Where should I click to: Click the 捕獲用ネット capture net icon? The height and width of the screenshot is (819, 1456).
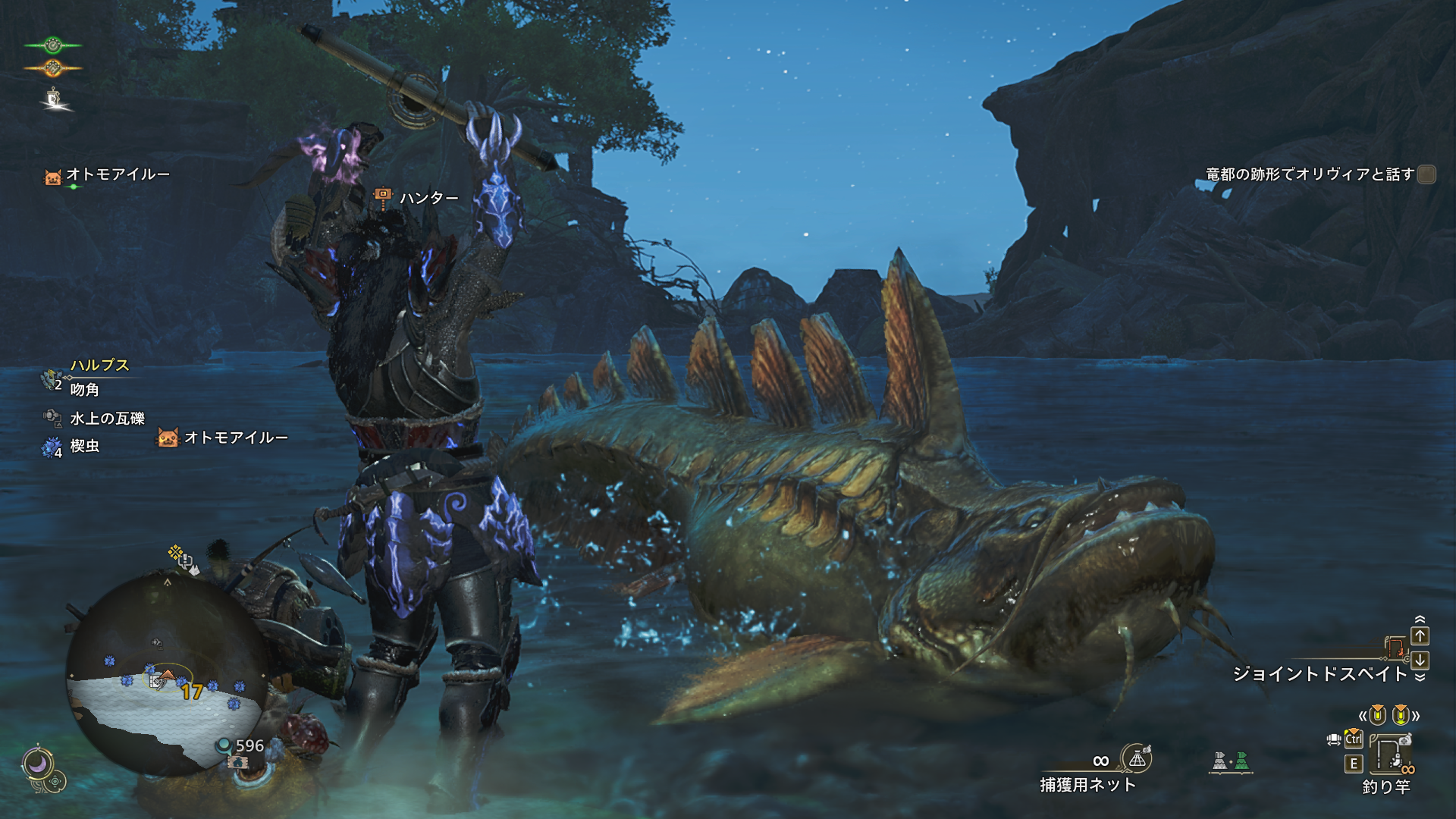tap(1137, 758)
